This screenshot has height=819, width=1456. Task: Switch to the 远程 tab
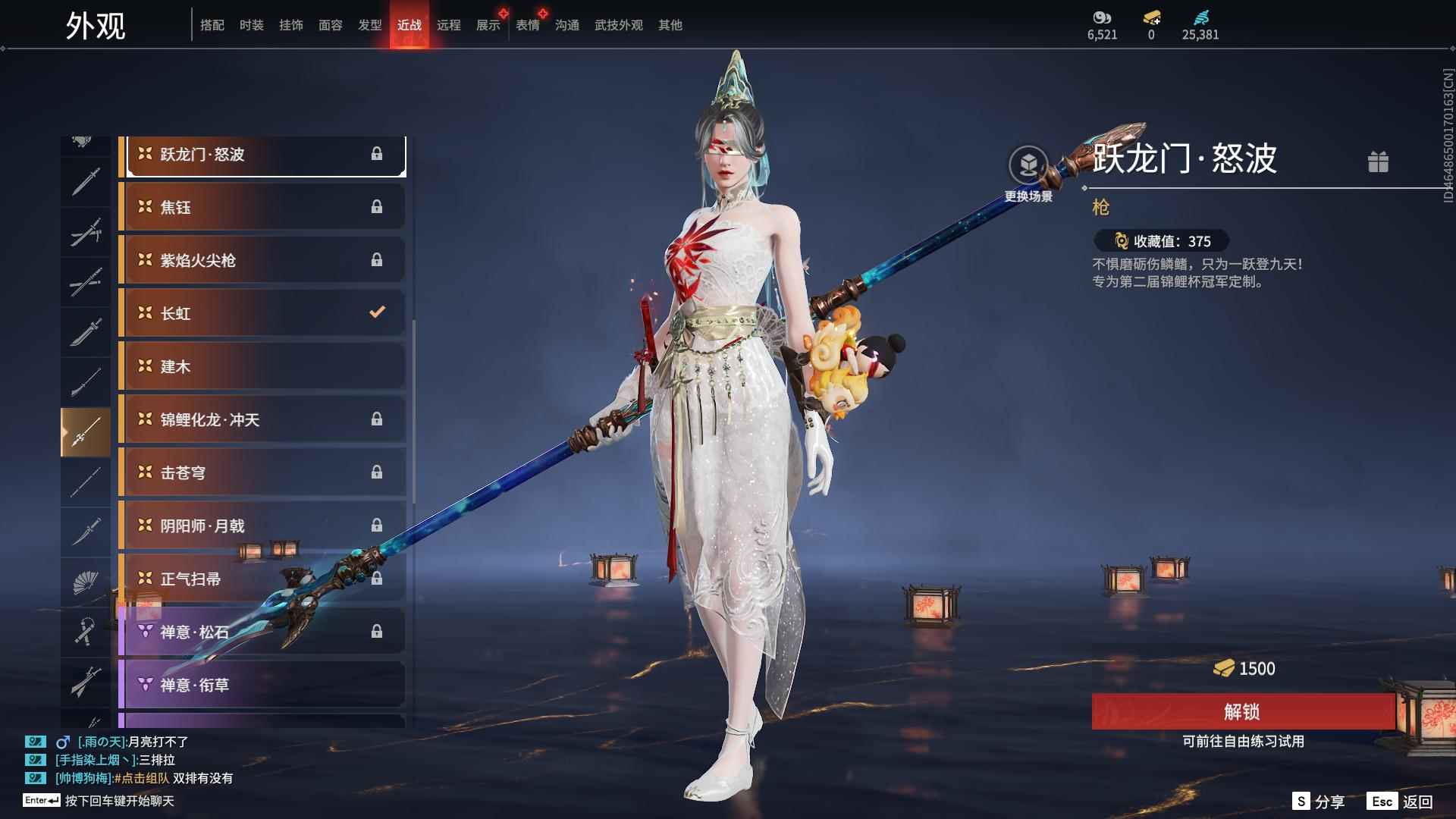click(x=448, y=25)
